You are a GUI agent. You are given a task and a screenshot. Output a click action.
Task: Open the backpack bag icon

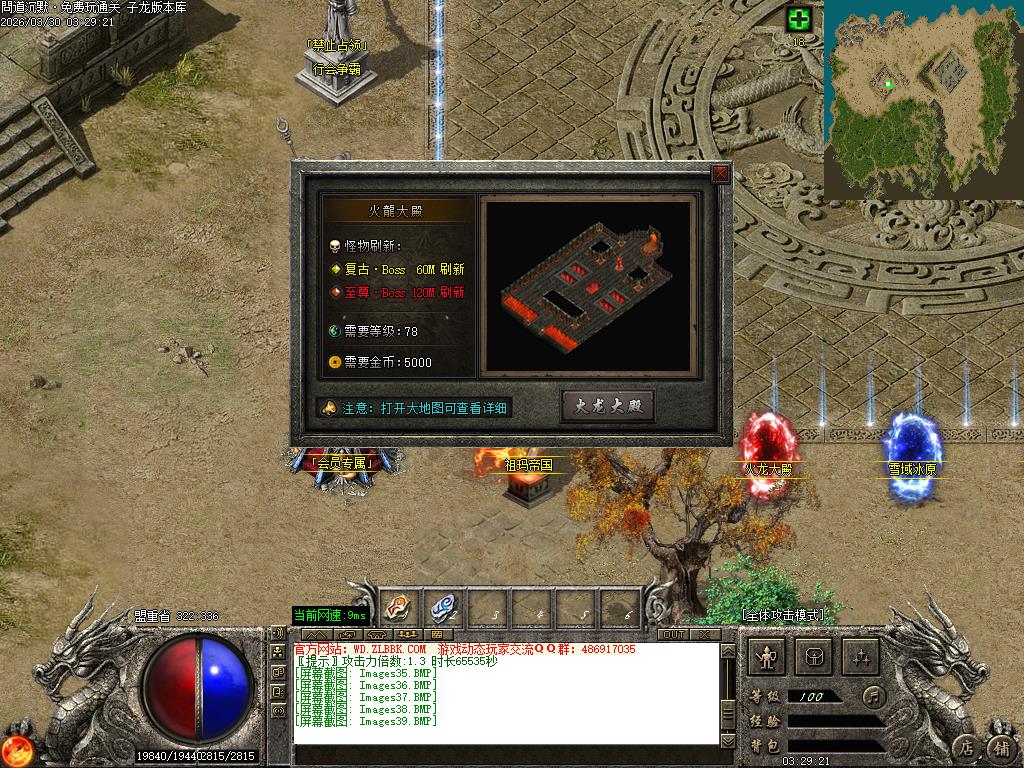[814, 657]
